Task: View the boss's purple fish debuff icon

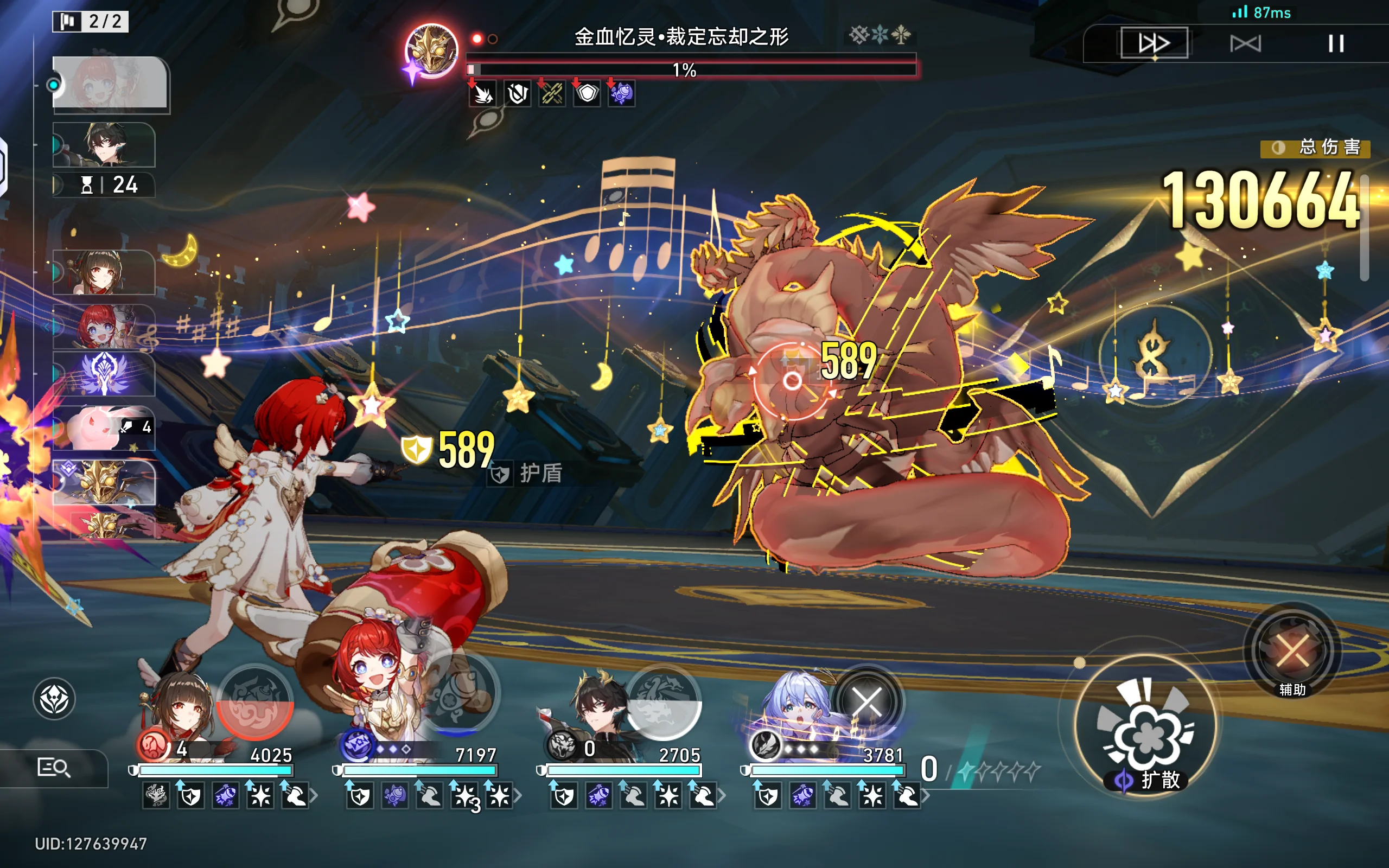Action: click(621, 93)
